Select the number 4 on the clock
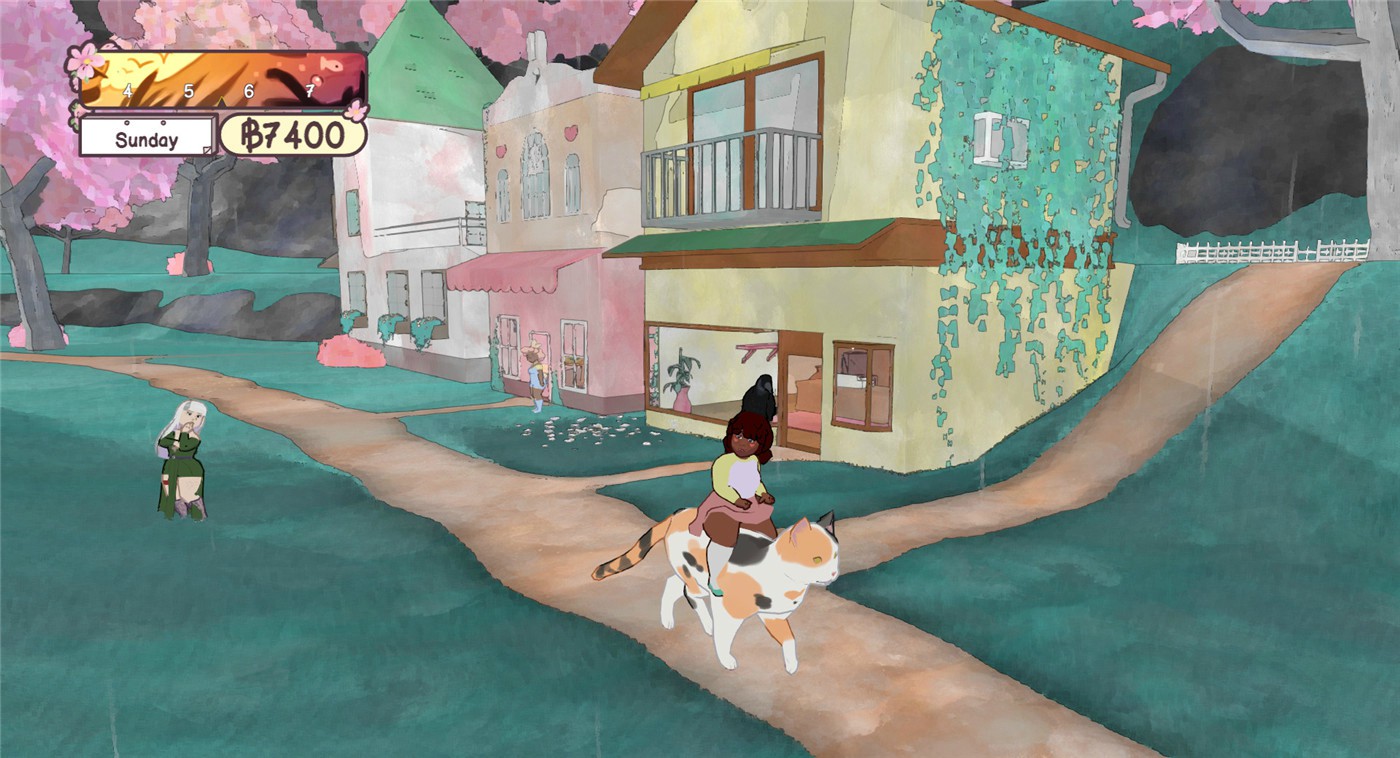Image resolution: width=1400 pixels, height=758 pixels. pyautogui.click(x=127, y=90)
